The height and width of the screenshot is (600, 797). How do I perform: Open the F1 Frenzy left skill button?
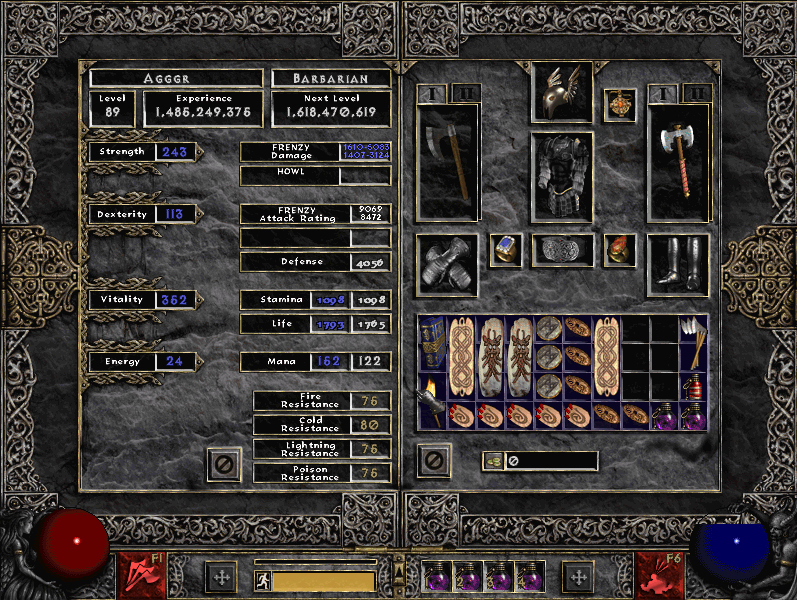[x=137, y=573]
